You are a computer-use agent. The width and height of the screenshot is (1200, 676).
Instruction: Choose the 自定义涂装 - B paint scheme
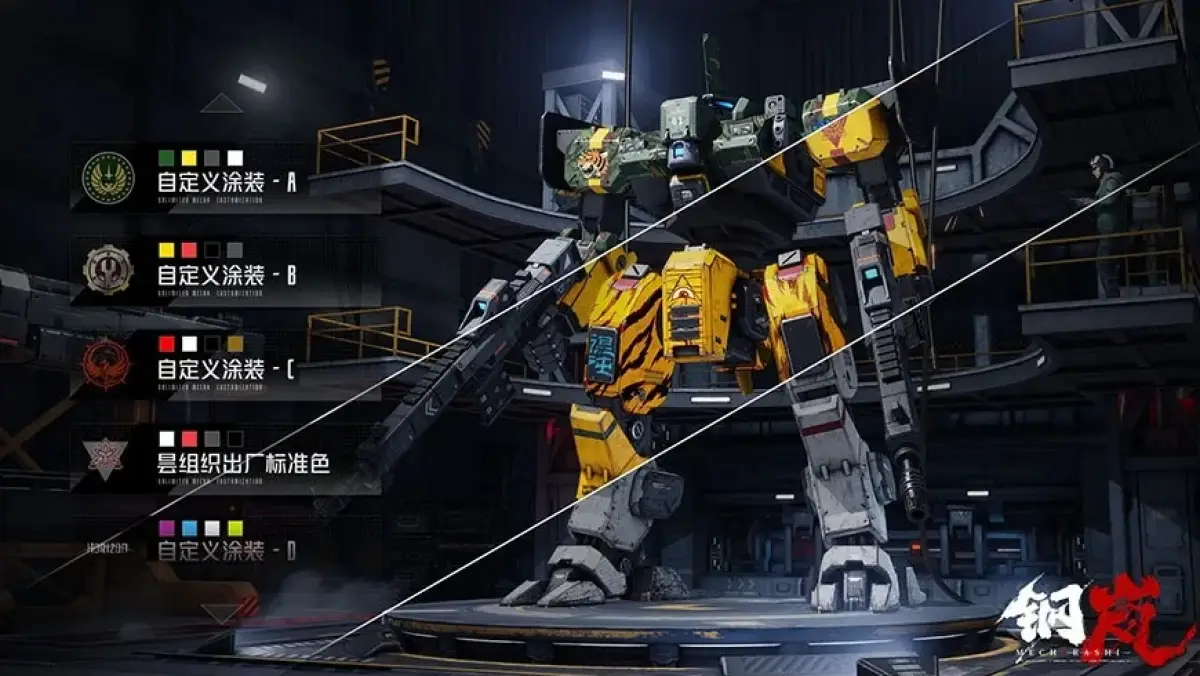coord(227,275)
